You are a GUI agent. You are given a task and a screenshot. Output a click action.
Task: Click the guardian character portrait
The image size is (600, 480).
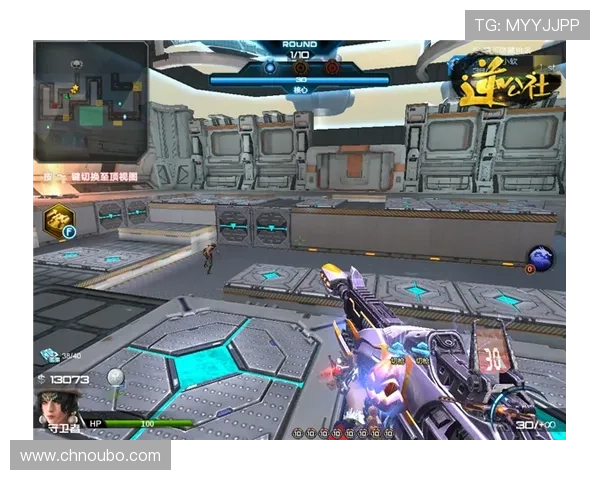[57, 408]
